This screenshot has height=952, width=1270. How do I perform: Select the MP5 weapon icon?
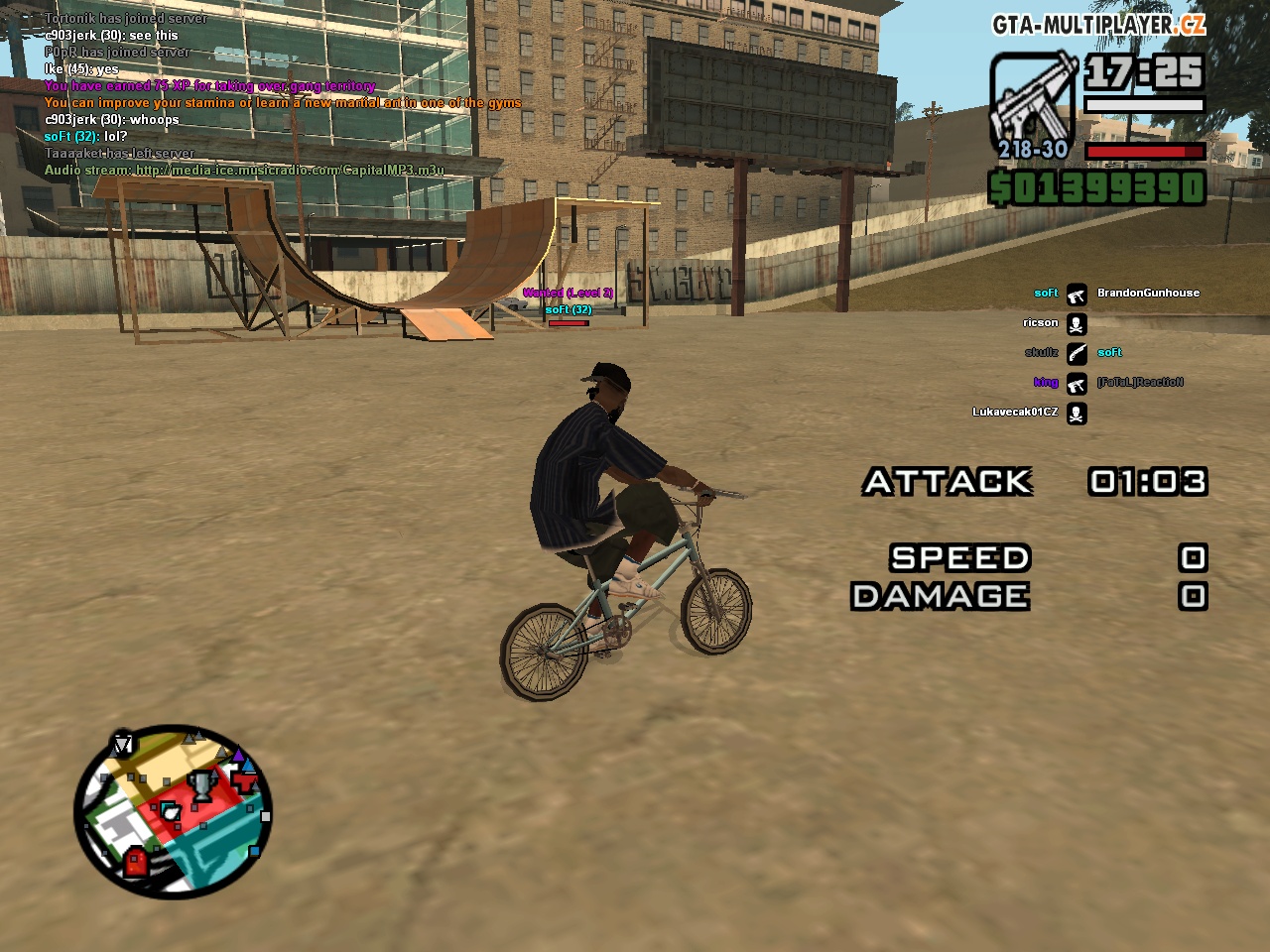click(1033, 97)
